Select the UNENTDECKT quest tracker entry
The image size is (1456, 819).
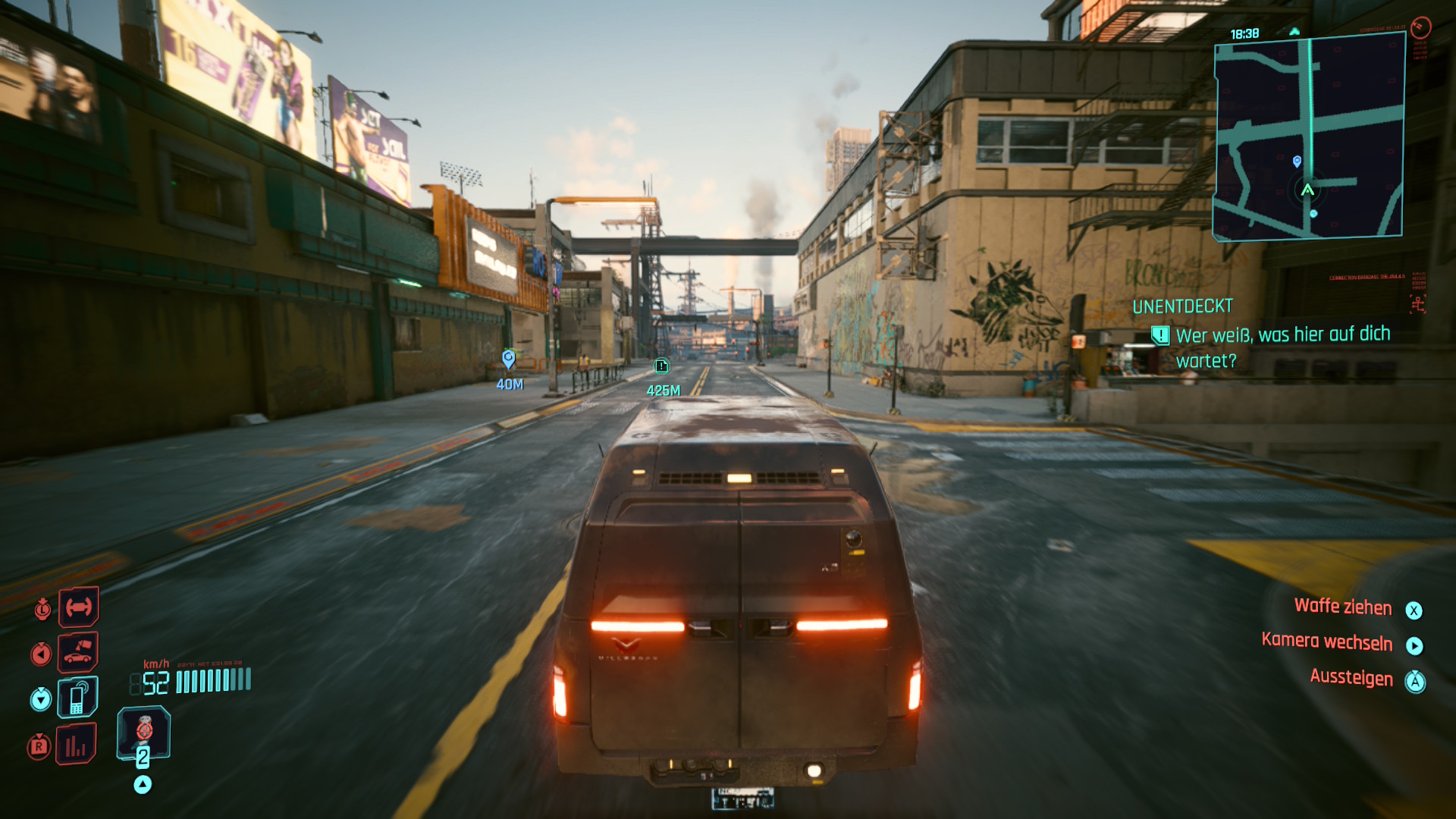1182,306
